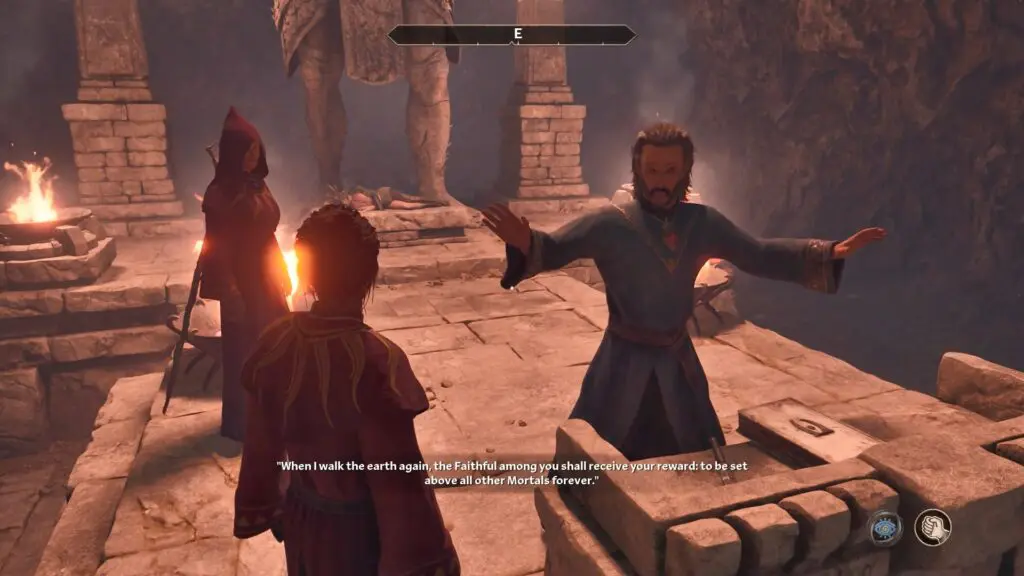The width and height of the screenshot is (1024, 576).
Task: Select the blue eye spell icon
Action: (885, 528)
